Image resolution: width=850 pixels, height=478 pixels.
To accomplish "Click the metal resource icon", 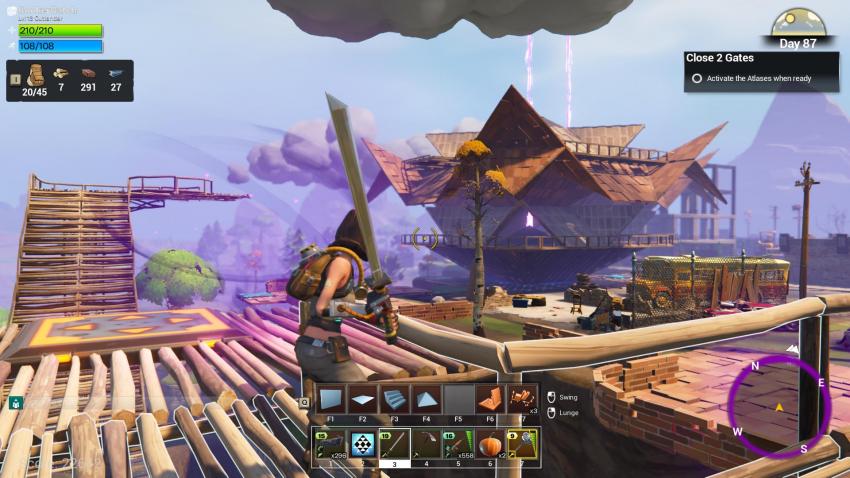I will (116, 73).
